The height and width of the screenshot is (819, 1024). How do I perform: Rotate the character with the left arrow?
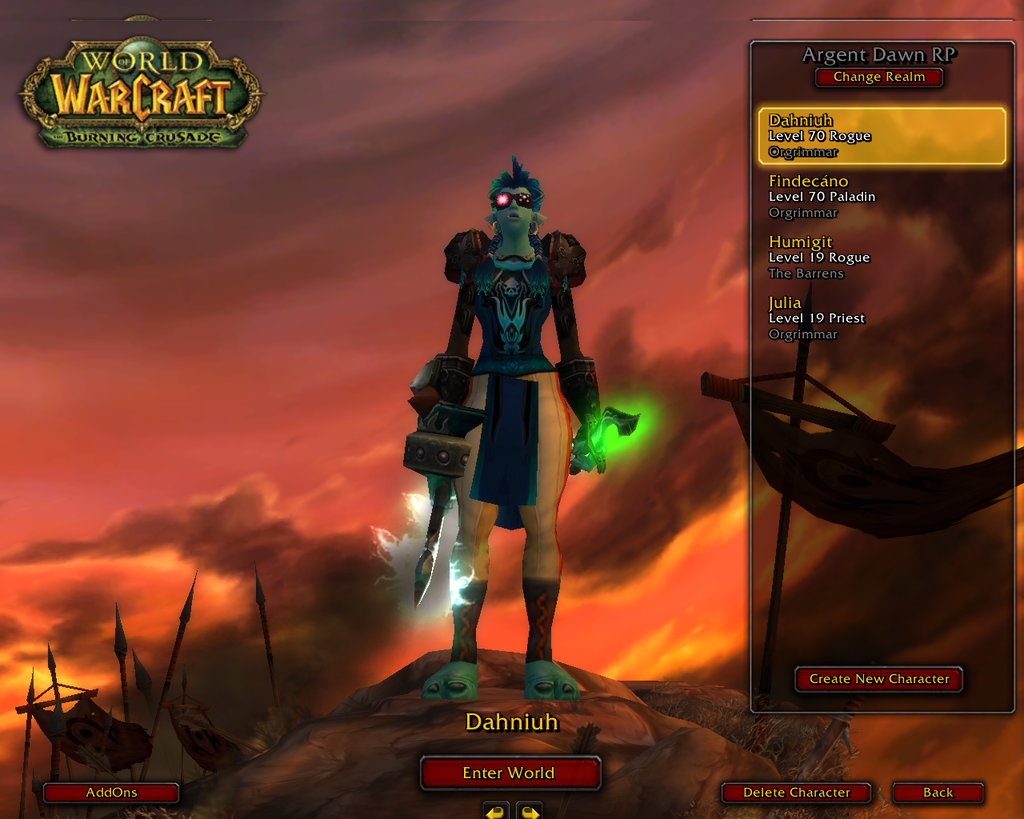(496, 810)
